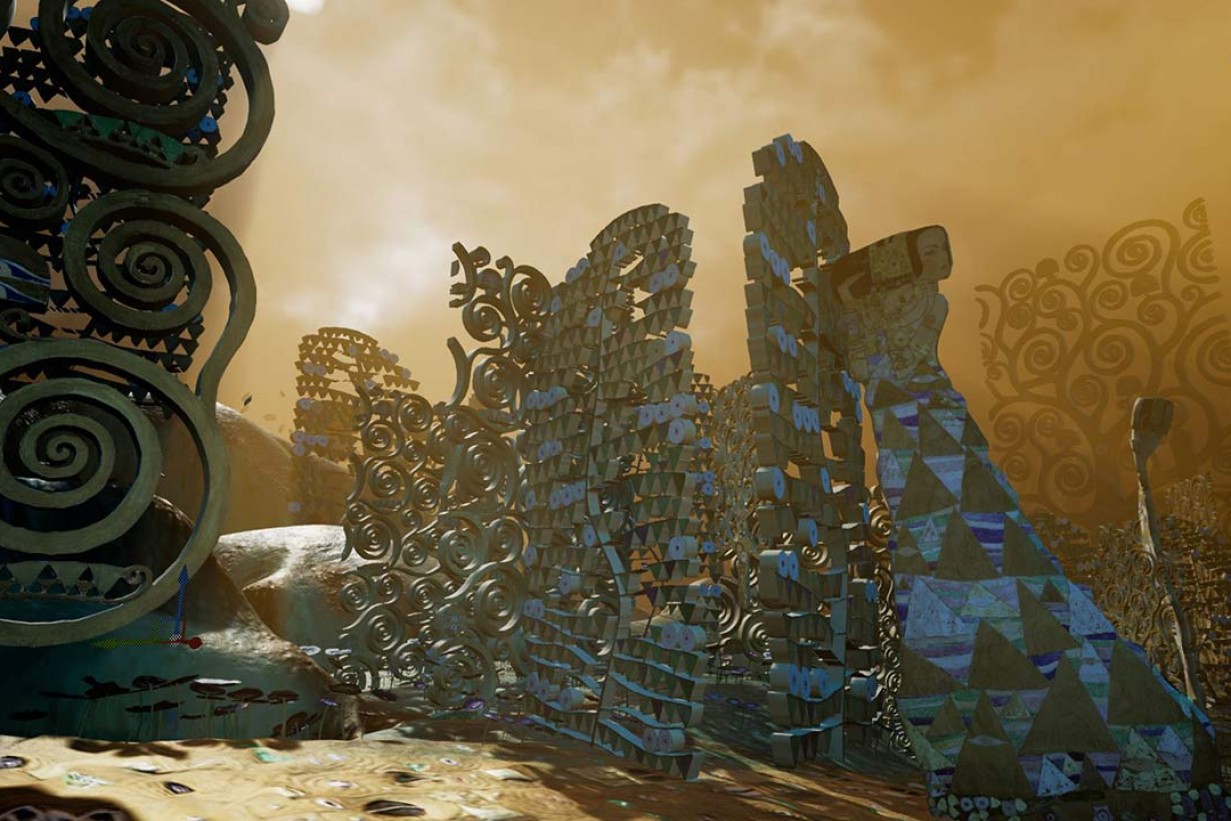This screenshot has height=821, width=1231.
Task: Select the blue vertical axis arrow of the transform gizmo
Action: 182,592
